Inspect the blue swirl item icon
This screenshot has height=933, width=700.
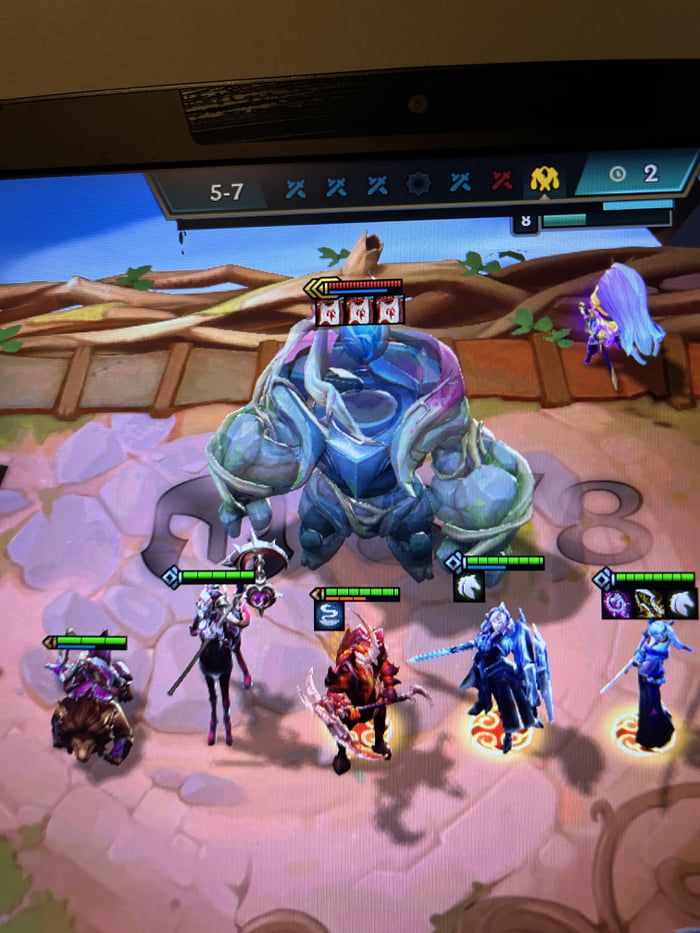(329, 615)
